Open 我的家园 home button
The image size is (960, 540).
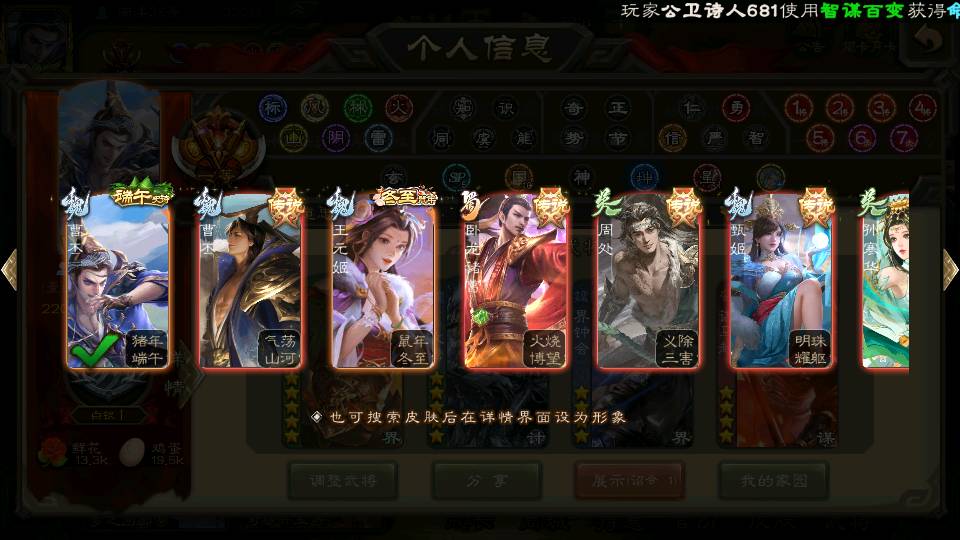pyautogui.click(x=773, y=481)
